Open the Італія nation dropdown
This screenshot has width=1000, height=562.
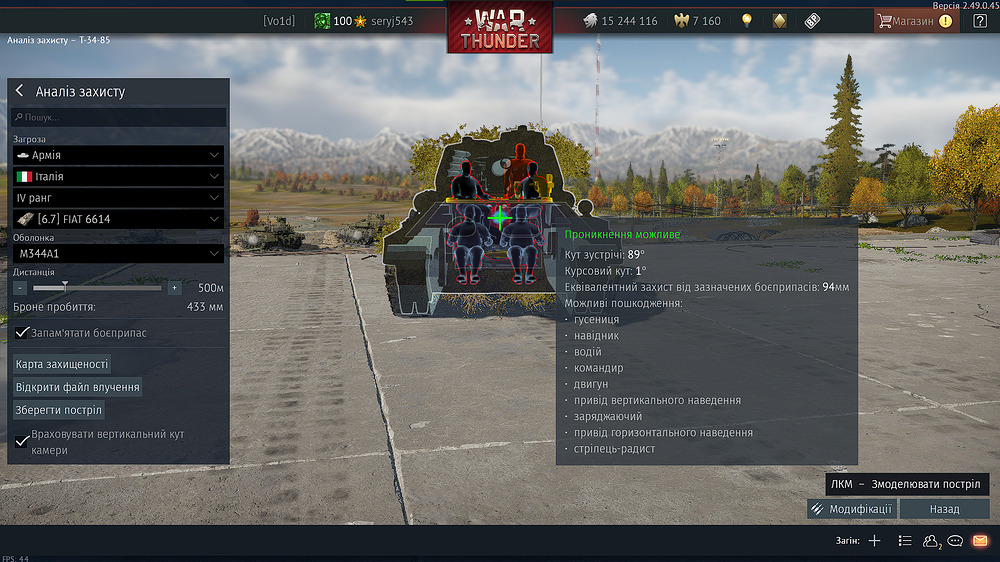tap(118, 176)
